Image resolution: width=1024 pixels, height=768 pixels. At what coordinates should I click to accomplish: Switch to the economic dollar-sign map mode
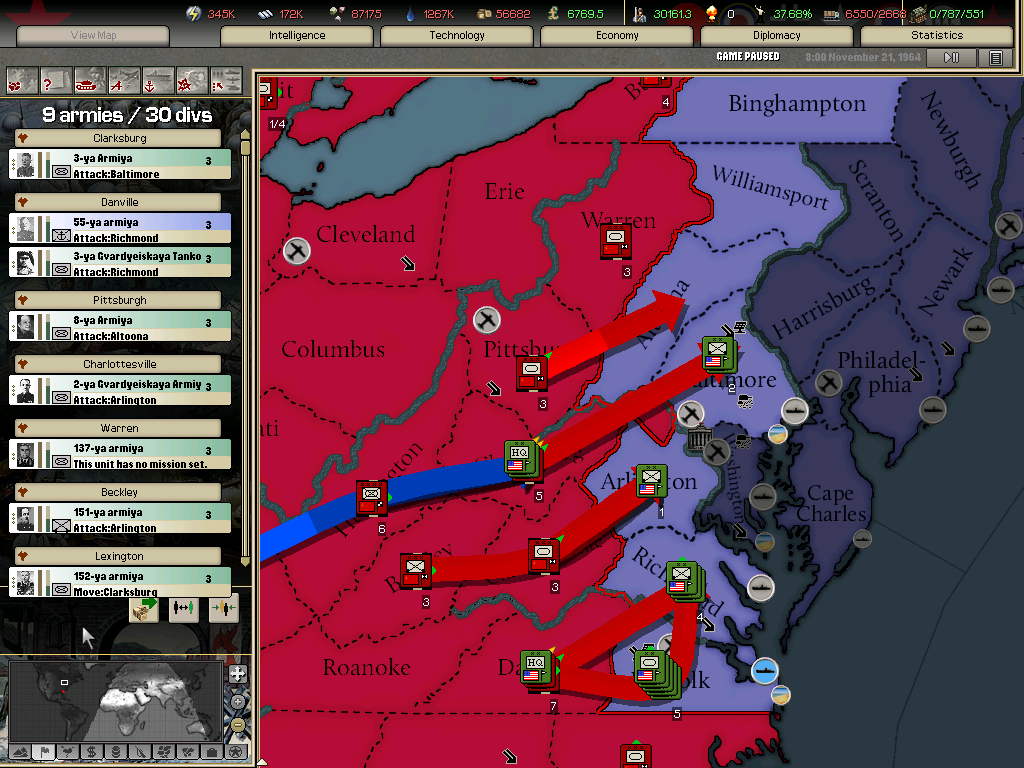click(91, 751)
